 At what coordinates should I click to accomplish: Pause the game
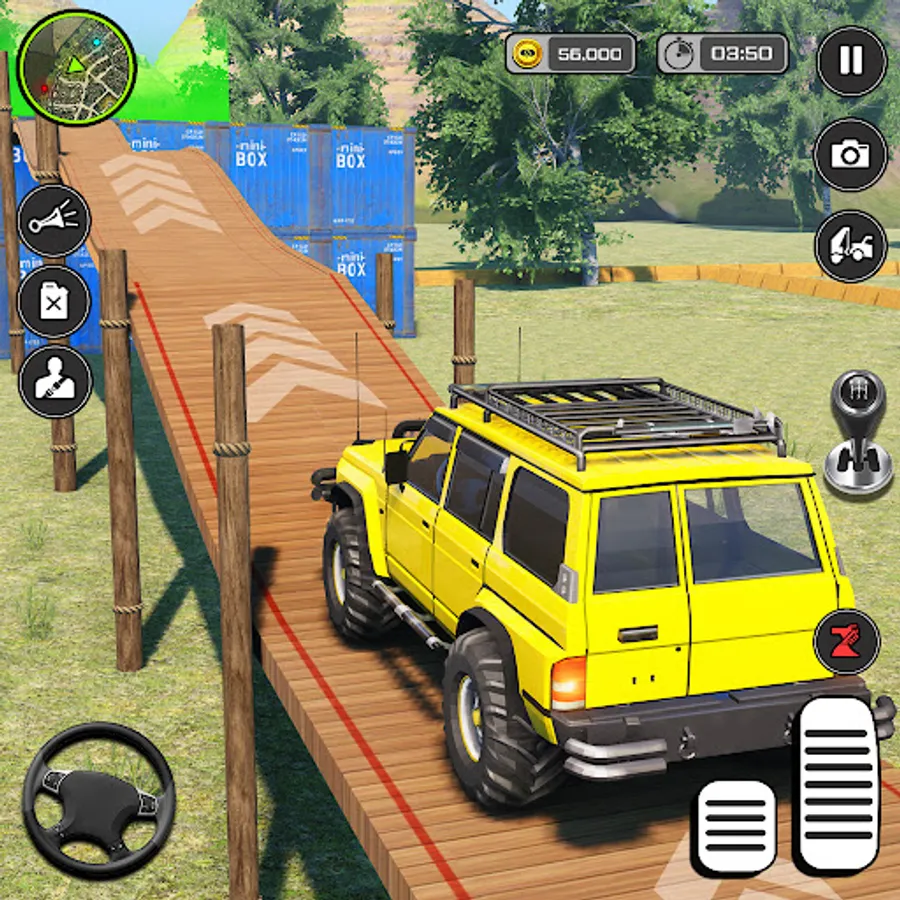(851, 61)
